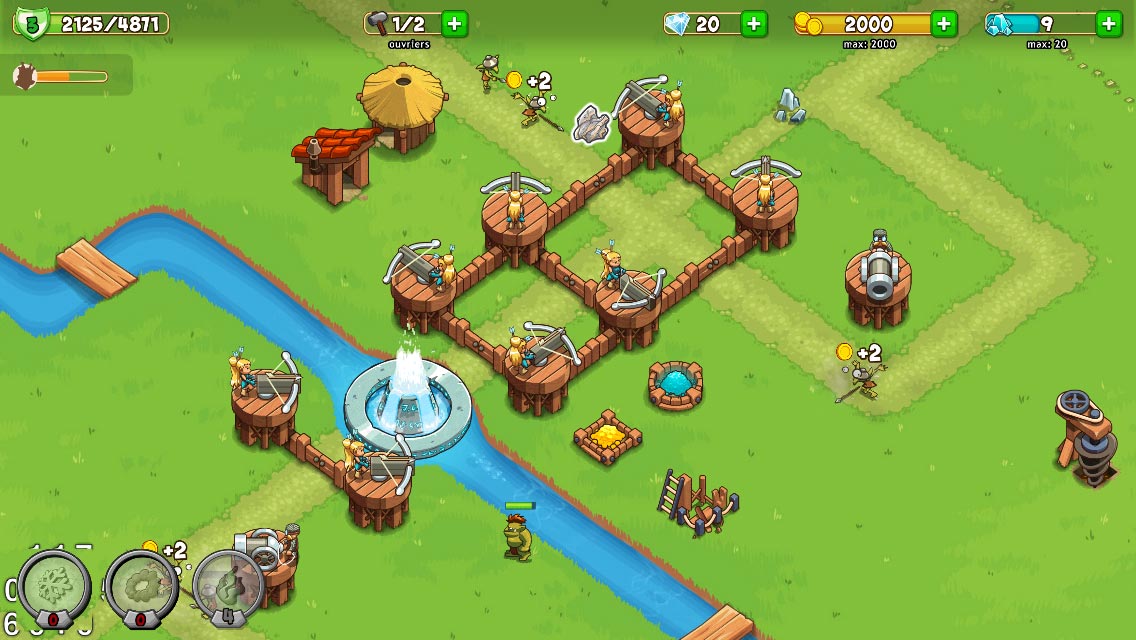Activate the snowflake freeze power

(x=54, y=584)
